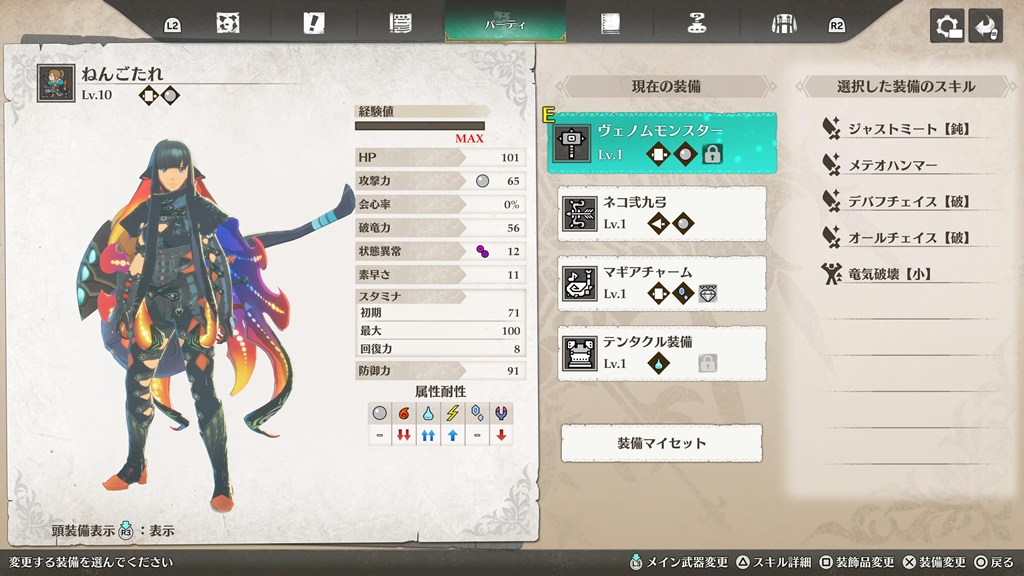Choose the ネコ弐九弓 equipment slot

pyautogui.click(x=662, y=213)
